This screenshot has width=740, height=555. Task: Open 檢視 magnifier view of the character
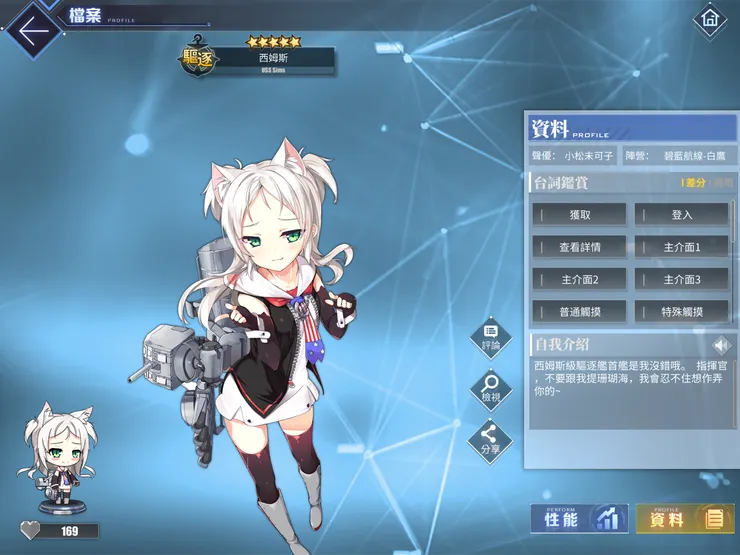(490, 386)
